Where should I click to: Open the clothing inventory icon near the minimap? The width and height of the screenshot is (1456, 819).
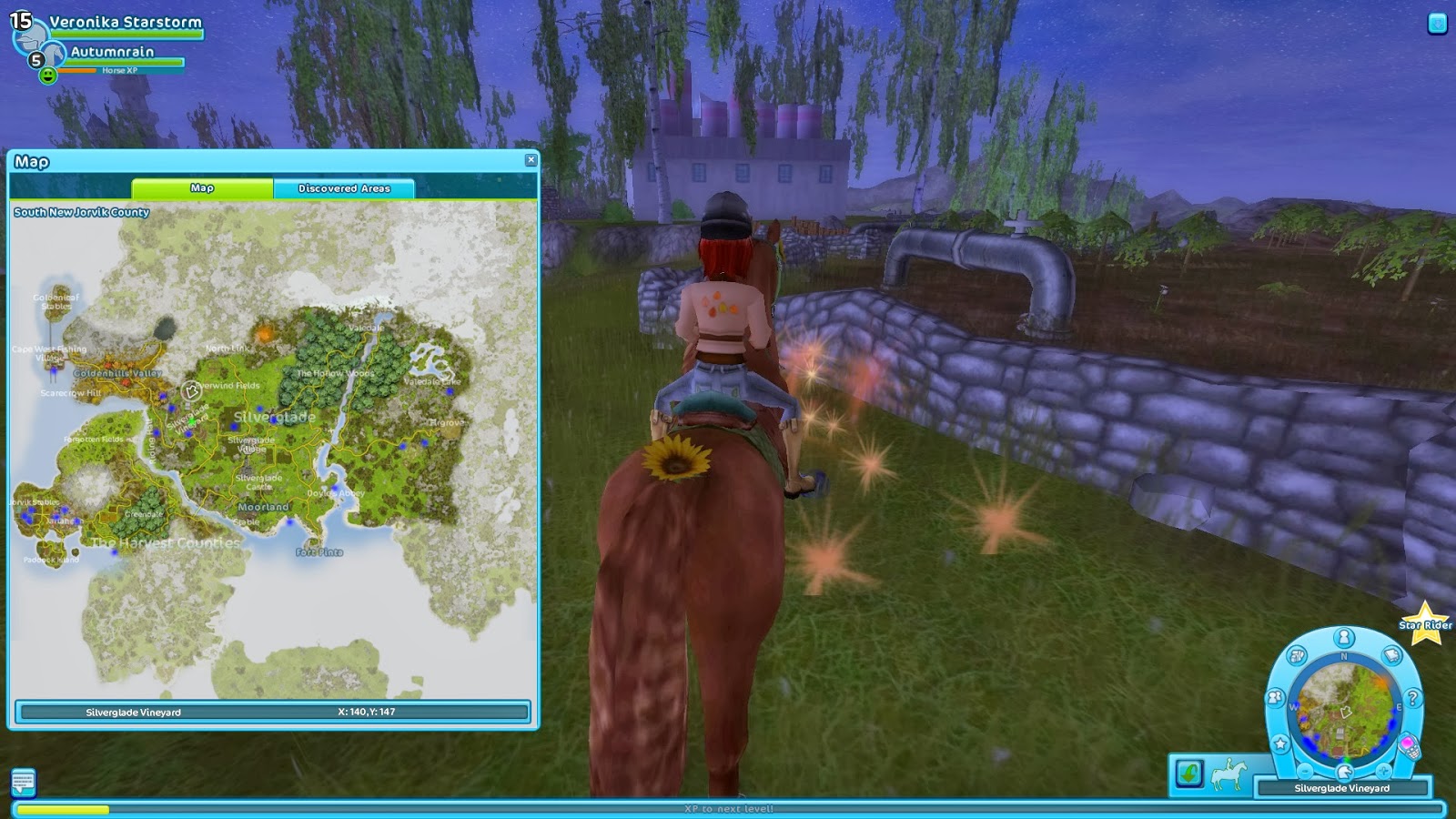[x=1296, y=654]
